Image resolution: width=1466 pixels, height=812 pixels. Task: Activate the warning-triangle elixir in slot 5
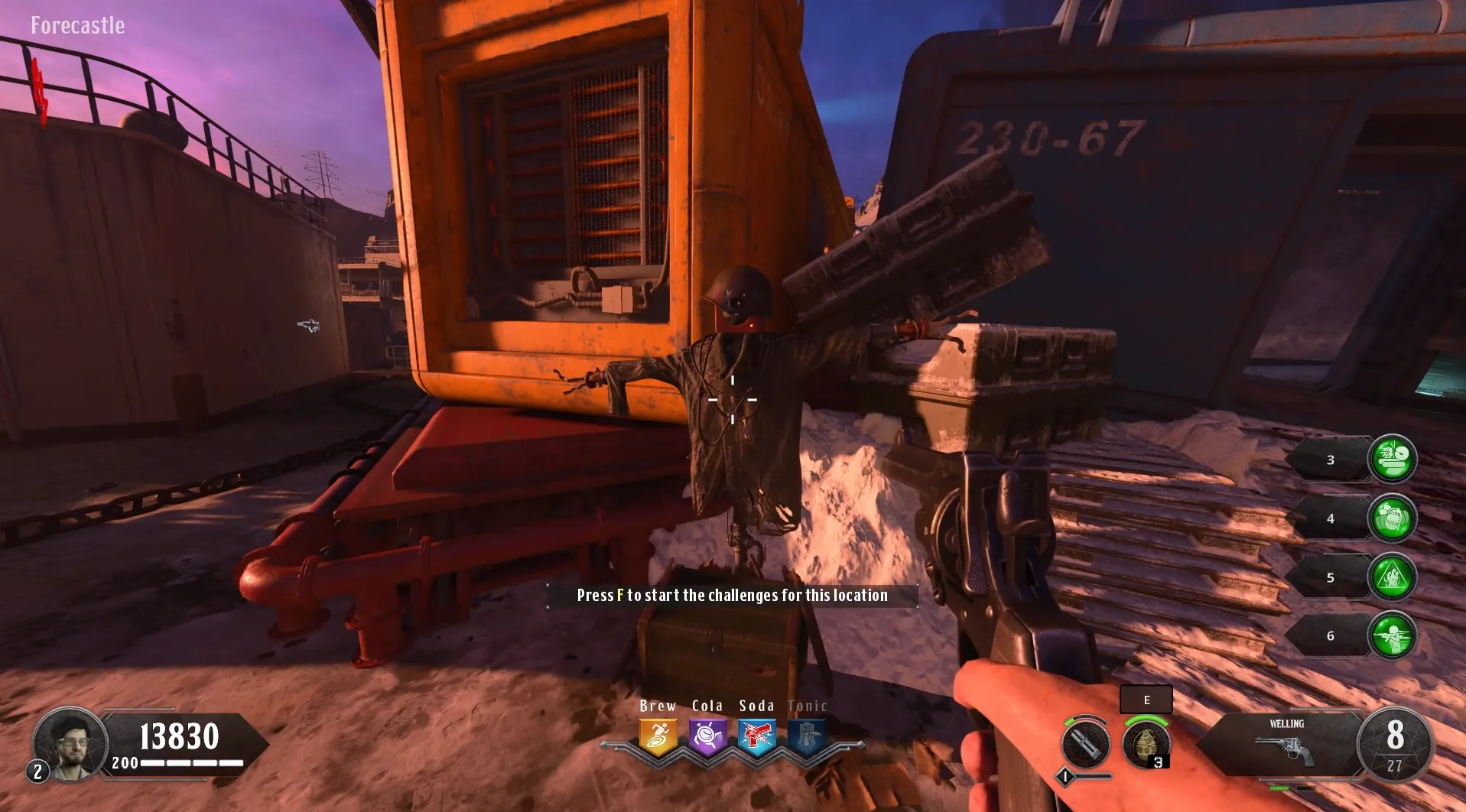click(1392, 577)
